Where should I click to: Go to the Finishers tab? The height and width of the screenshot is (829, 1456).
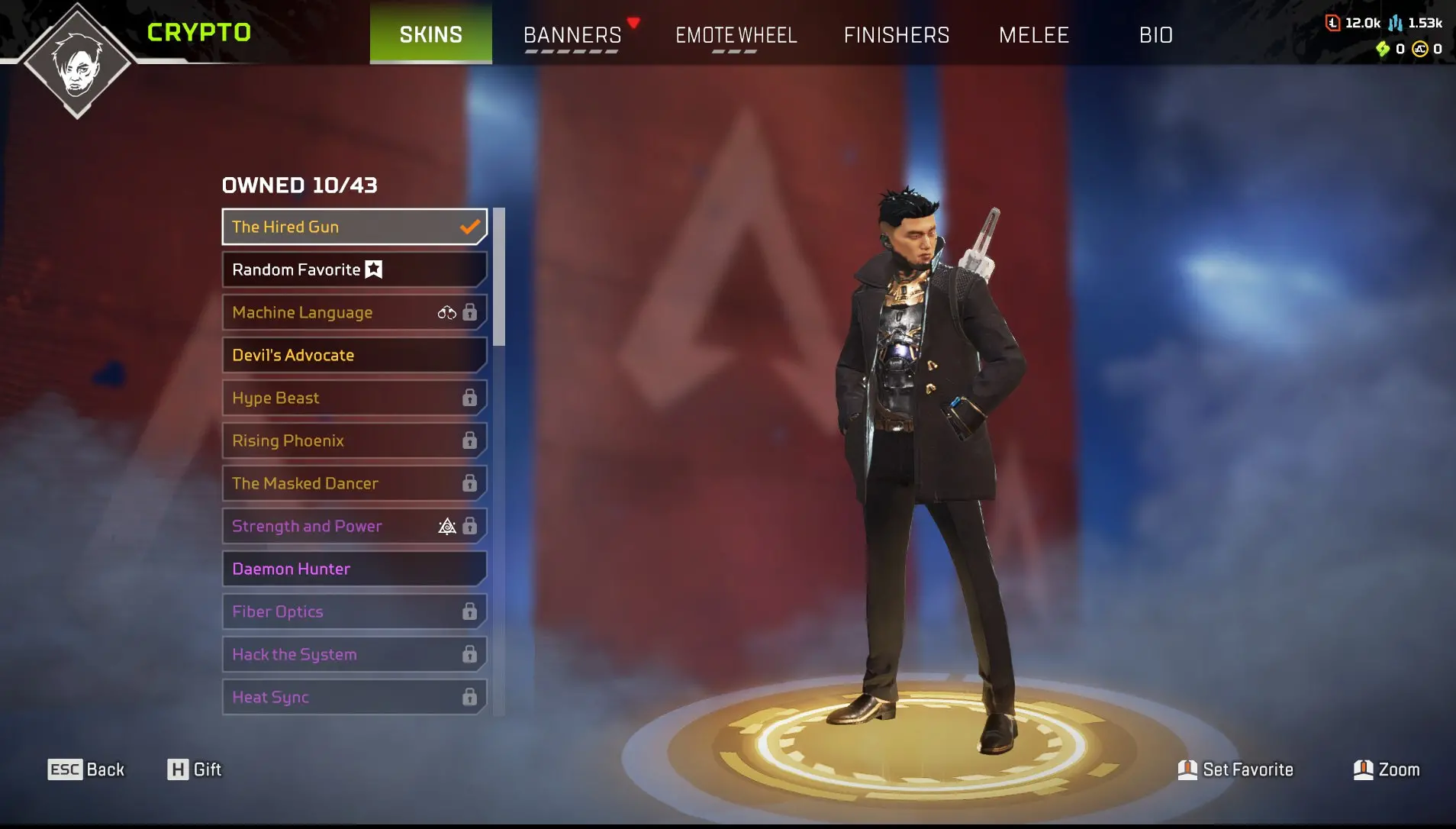pos(897,35)
